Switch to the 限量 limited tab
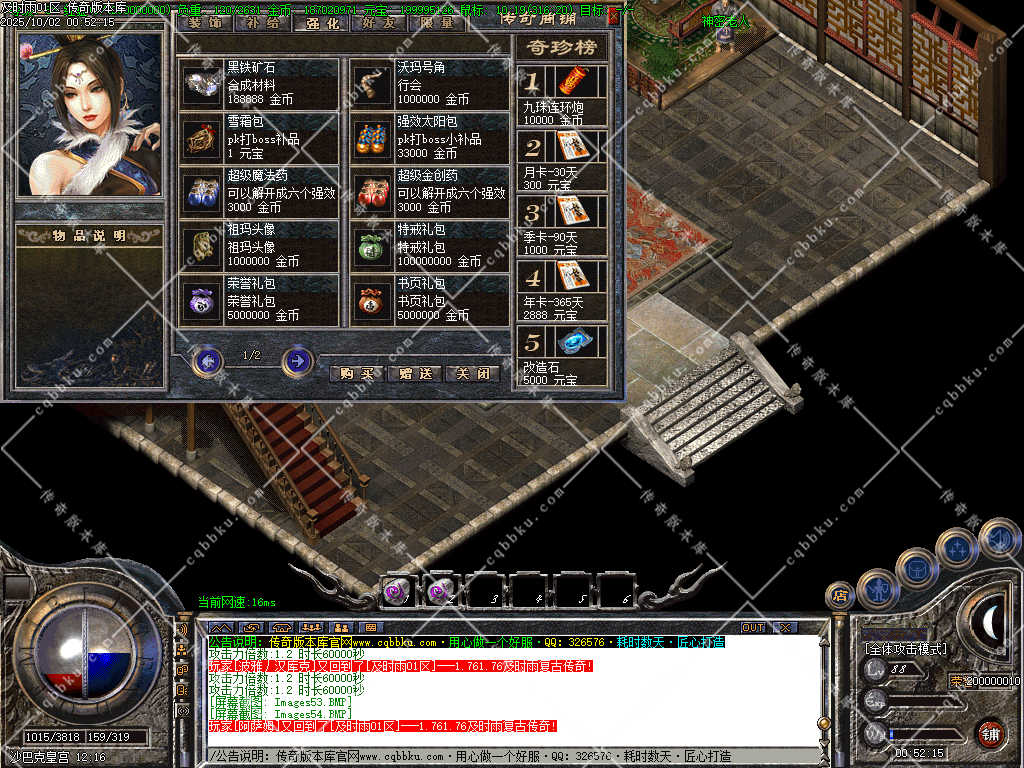Viewport: 1024px width, 768px height. pos(437,21)
